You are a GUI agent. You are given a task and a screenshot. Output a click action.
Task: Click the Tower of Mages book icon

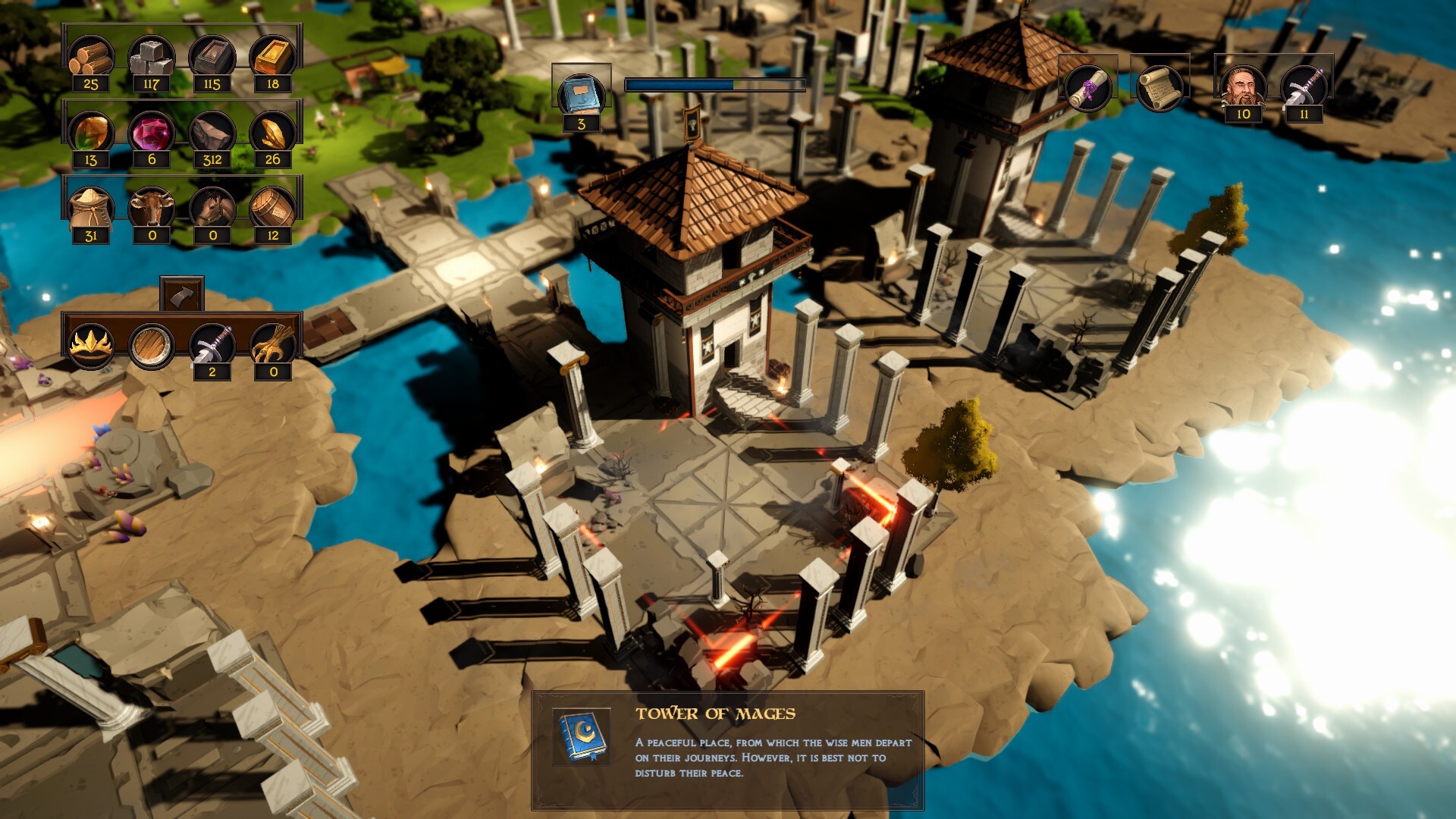tap(582, 736)
